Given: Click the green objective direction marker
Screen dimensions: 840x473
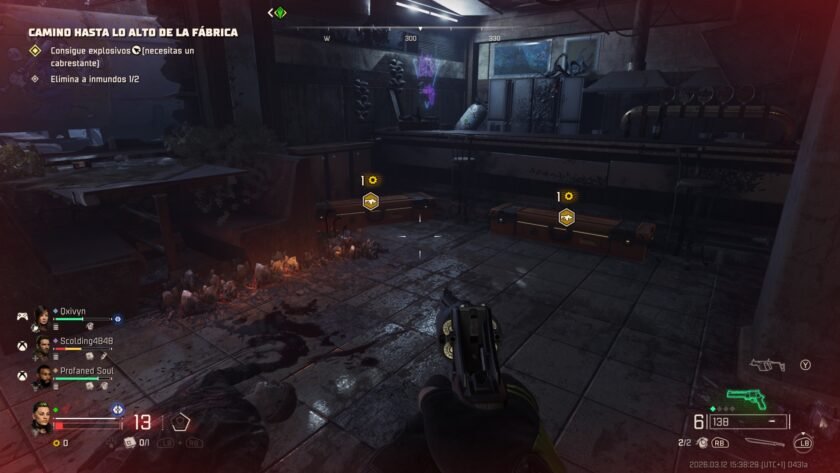Looking at the screenshot, I should click(x=280, y=13).
